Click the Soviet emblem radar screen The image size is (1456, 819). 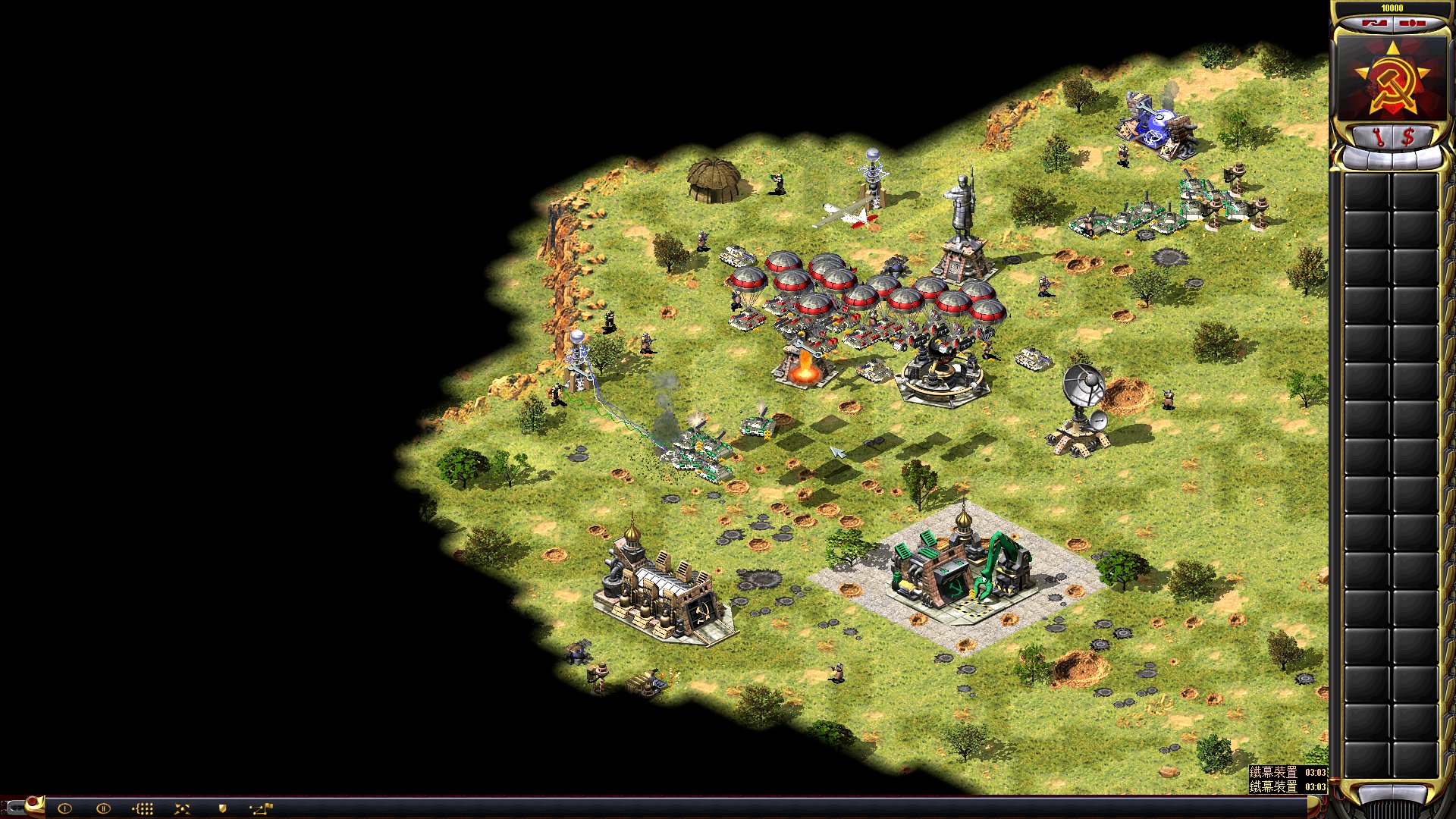[1392, 79]
